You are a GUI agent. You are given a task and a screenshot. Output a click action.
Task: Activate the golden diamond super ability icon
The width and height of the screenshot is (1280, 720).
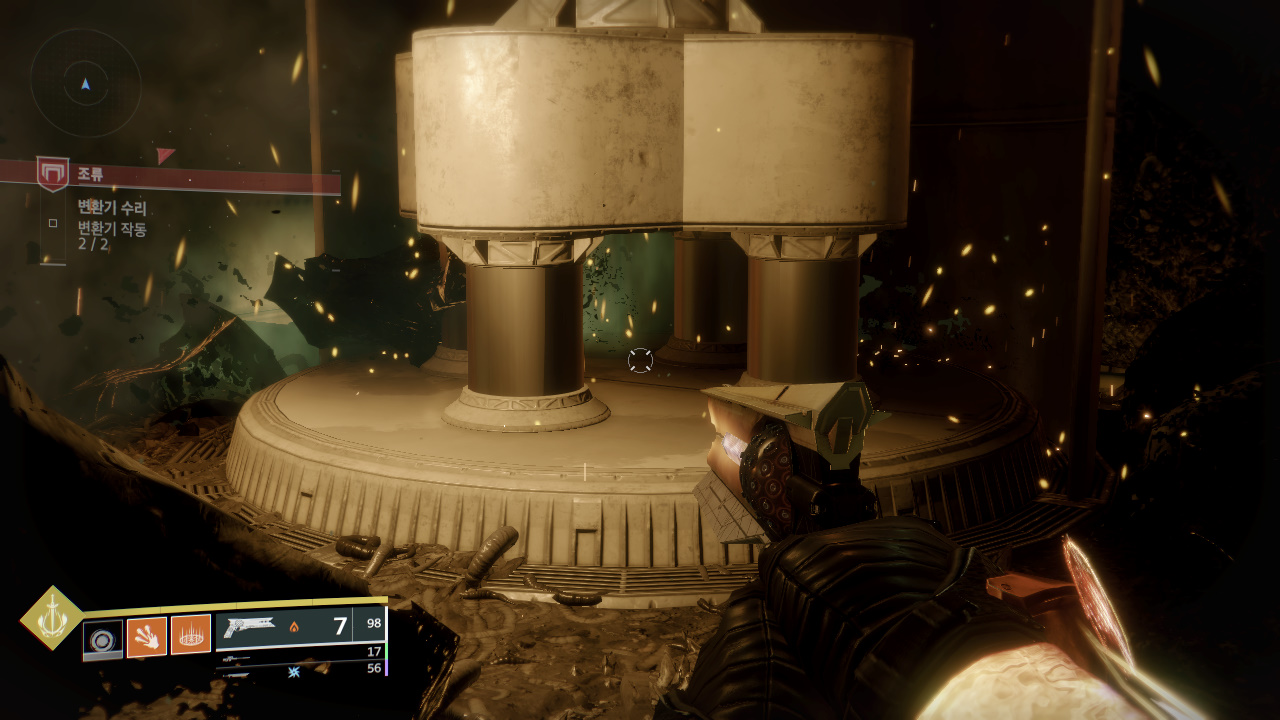[x=53, y=618]
